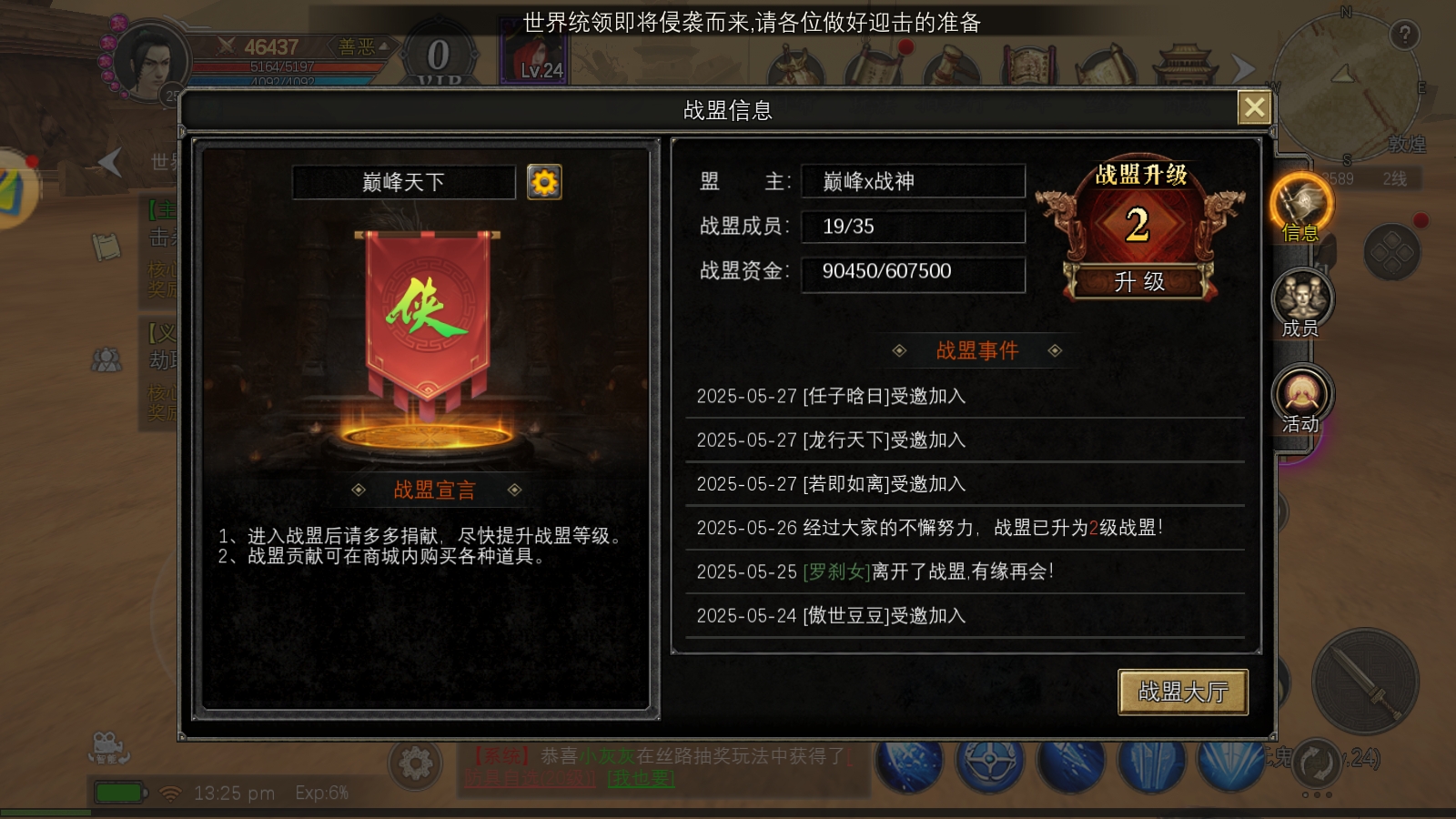1456x819 pixels.
Task: Click the 盟主 name field showing 巅峰x战神
Action: (x=913, y=181)
